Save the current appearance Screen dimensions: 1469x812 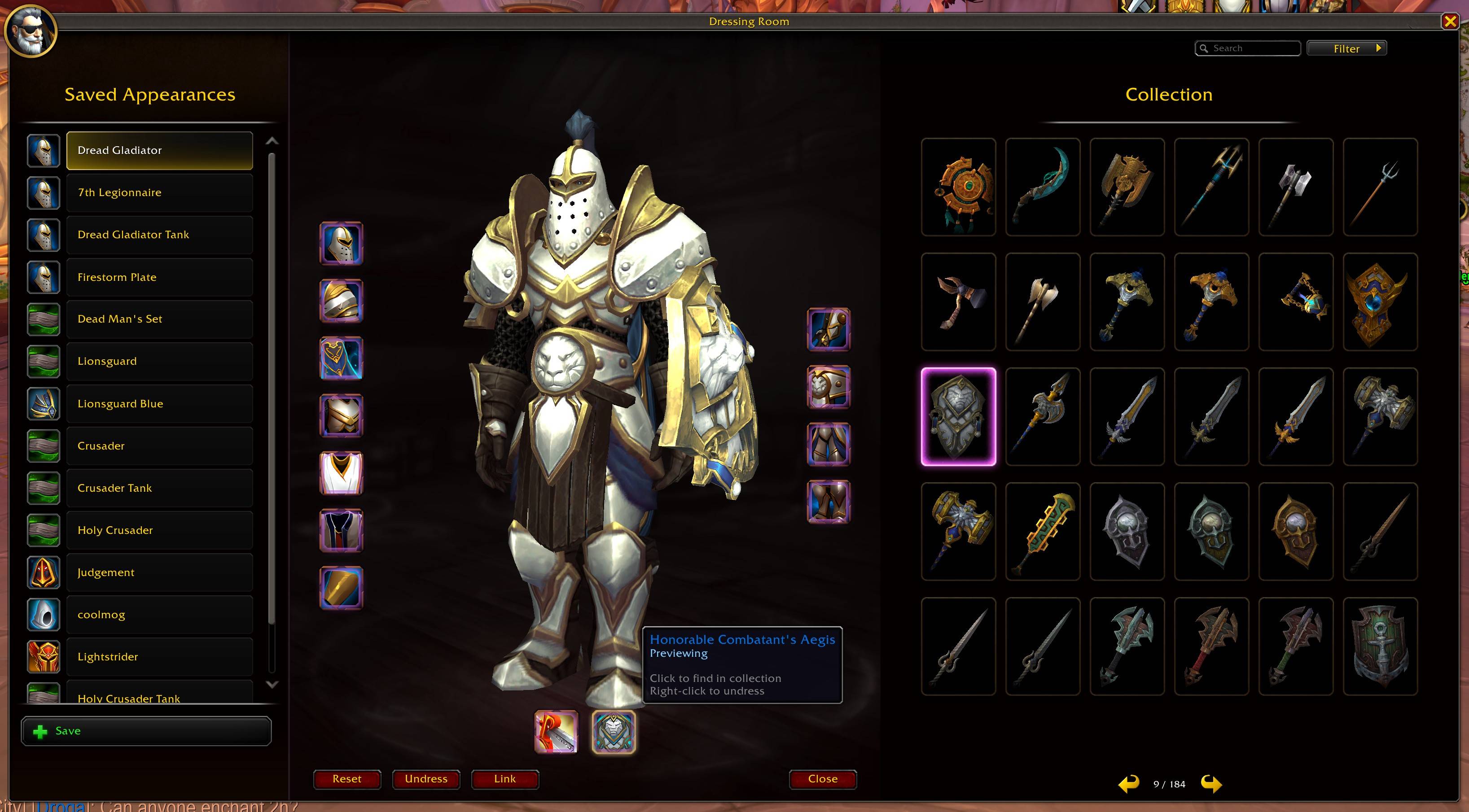click(x=146, y=731)
